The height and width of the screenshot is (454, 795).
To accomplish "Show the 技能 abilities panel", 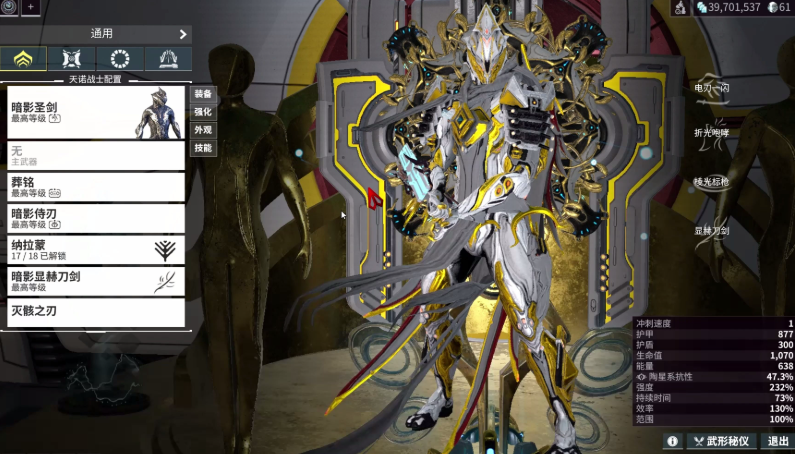I will click(x=203, y=148).
